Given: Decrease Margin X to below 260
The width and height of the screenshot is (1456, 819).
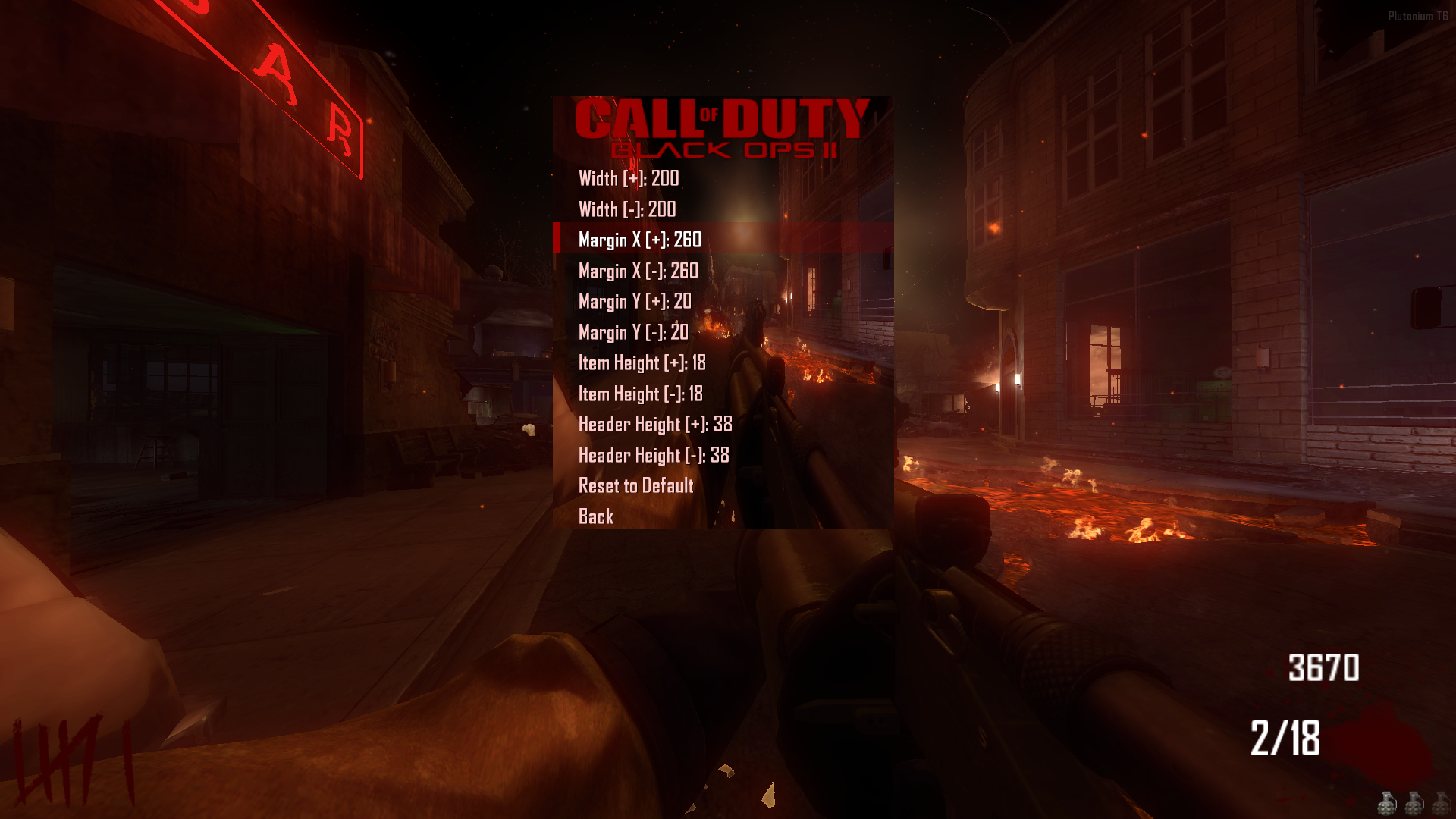Looking at the screenshot, I should coord(637,271).
